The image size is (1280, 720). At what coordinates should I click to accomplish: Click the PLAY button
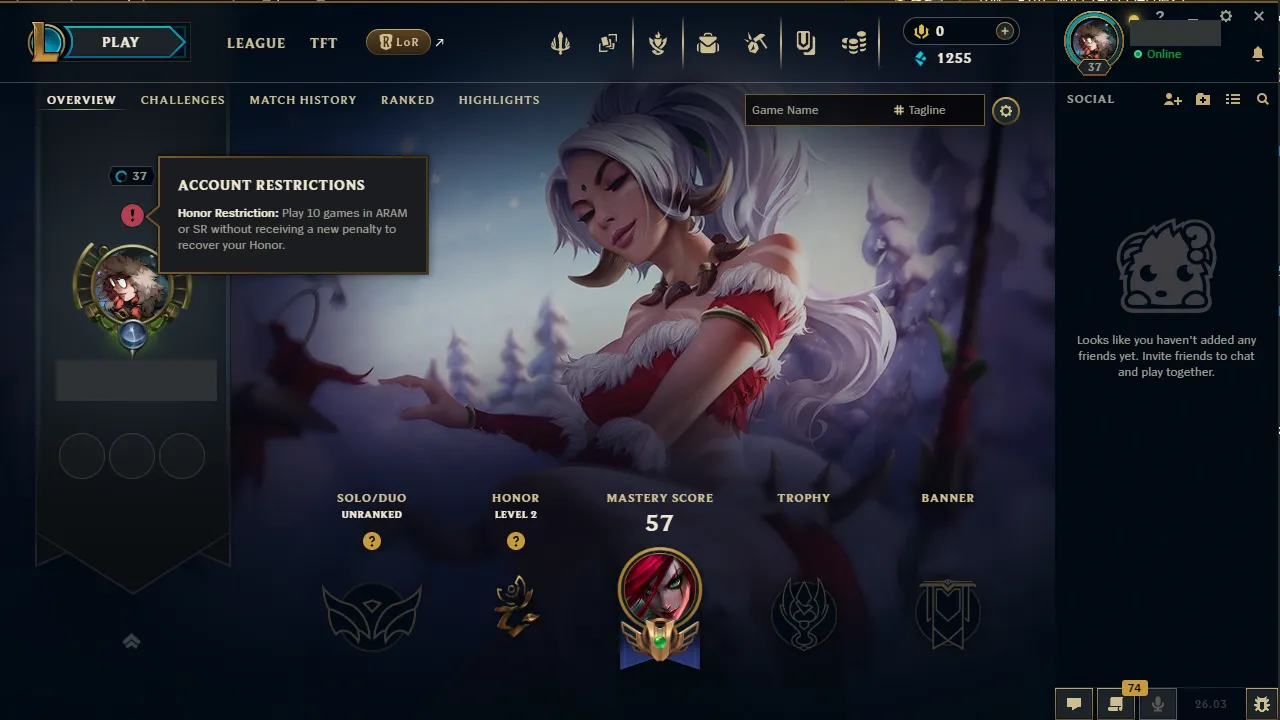click(x=120, y=42)
